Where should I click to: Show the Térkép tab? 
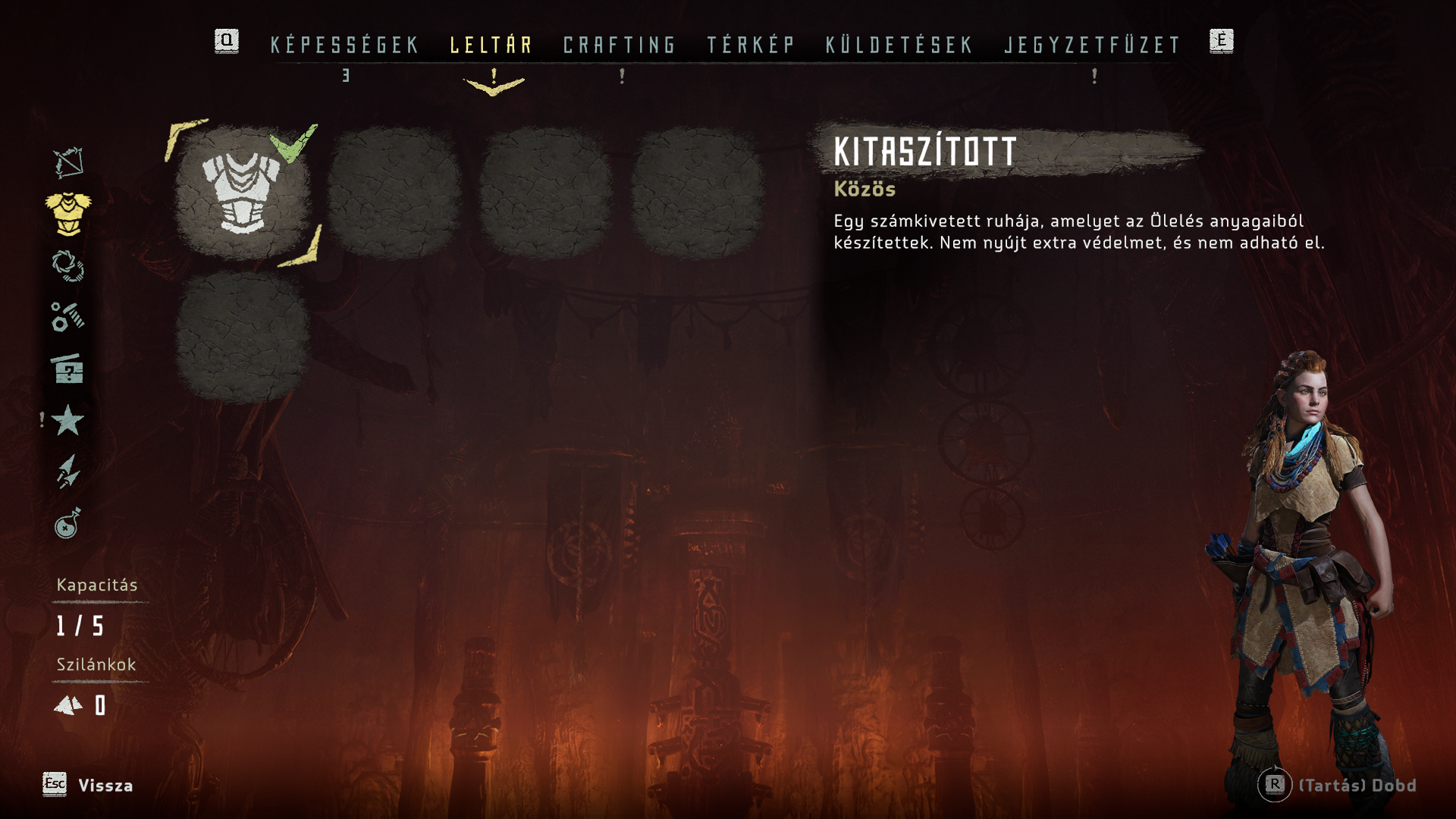click(x=751, y=45)
